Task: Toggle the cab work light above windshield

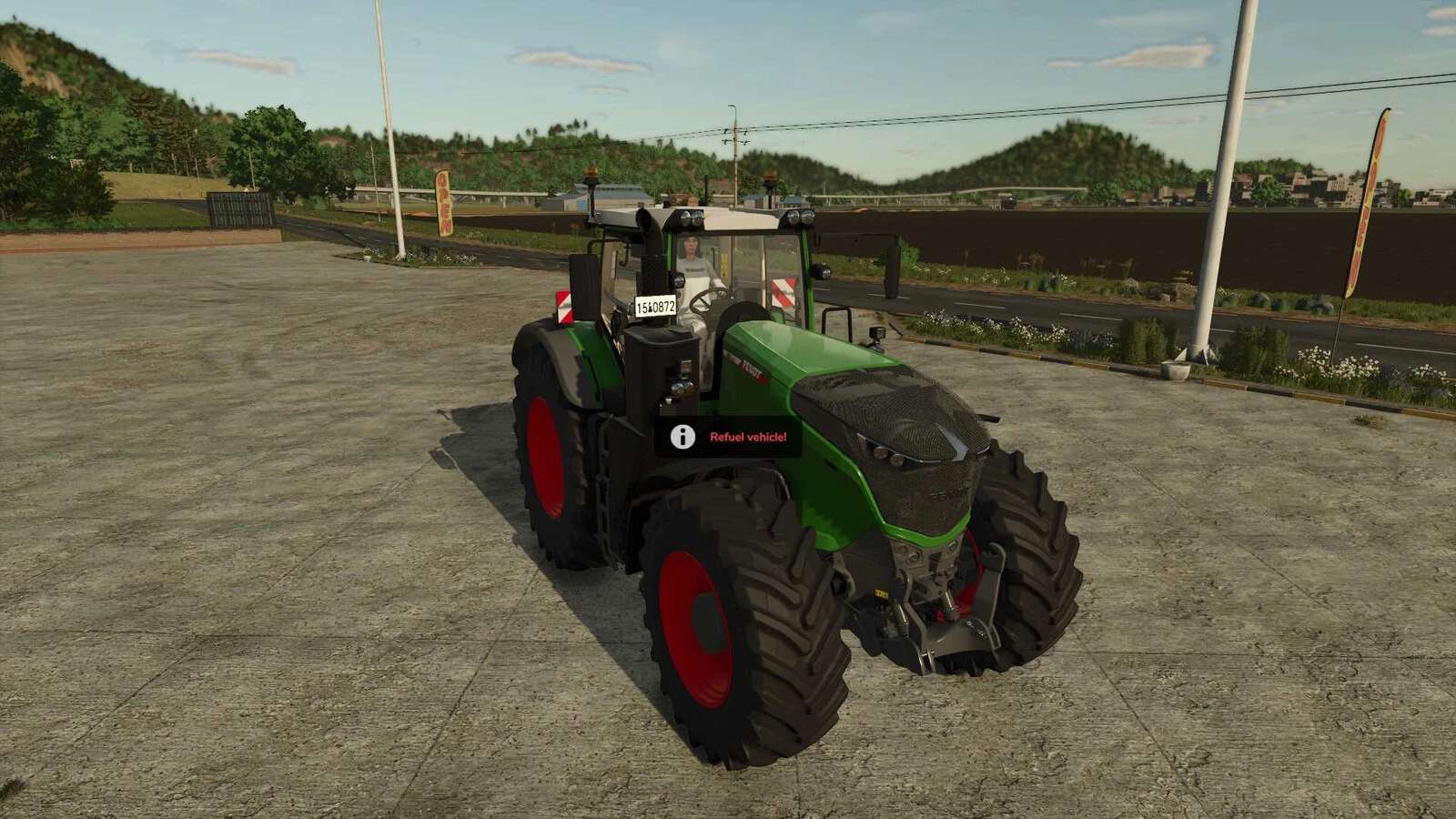Action: (x=690, y=216)
